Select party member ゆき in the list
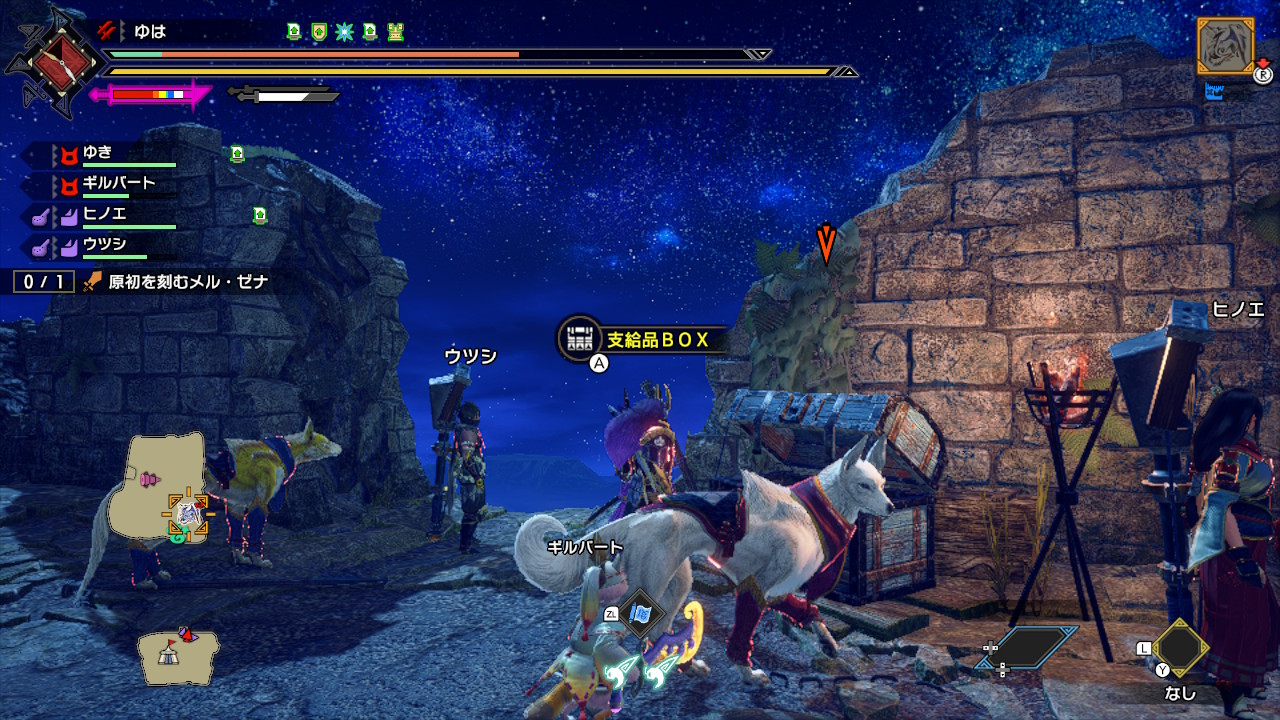Screen dimensions: 1280x720 [x=97, y=154]
